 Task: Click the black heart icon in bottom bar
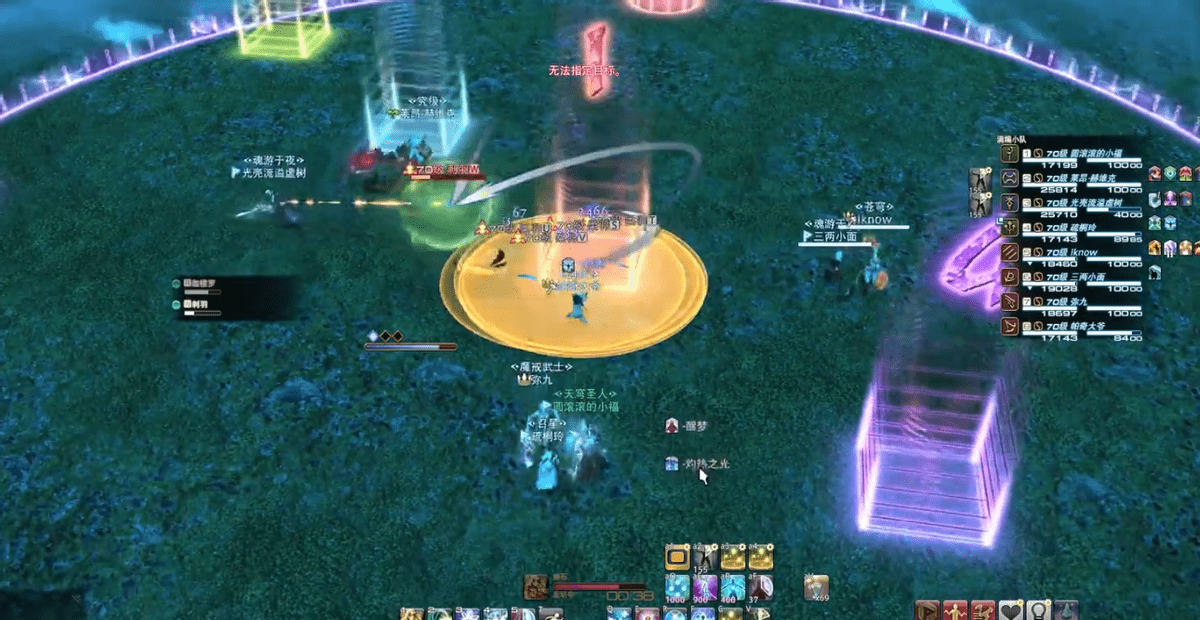coord(1012,611)
